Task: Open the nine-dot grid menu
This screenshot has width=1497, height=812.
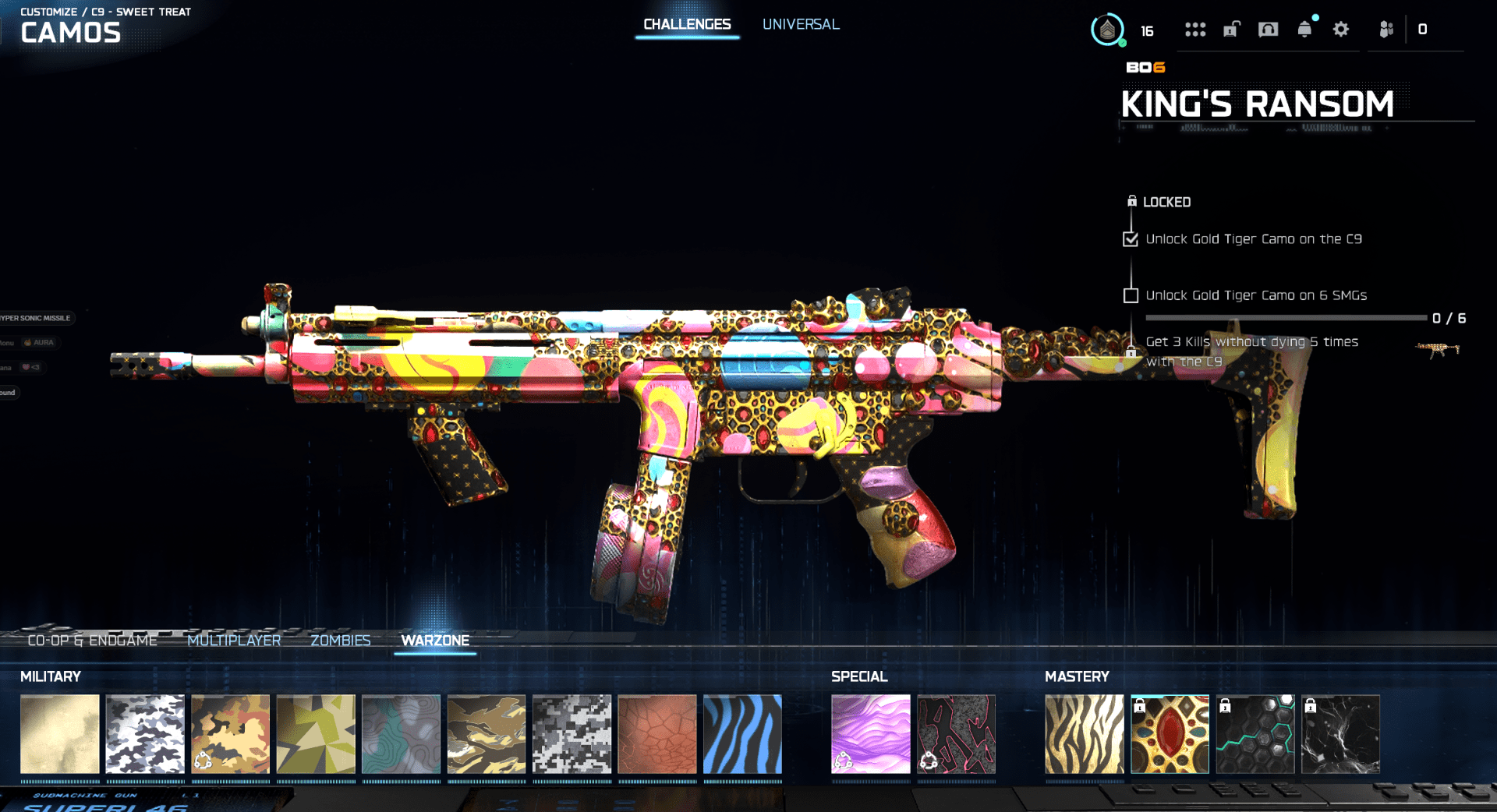Action: click(x=1195, y=30)
